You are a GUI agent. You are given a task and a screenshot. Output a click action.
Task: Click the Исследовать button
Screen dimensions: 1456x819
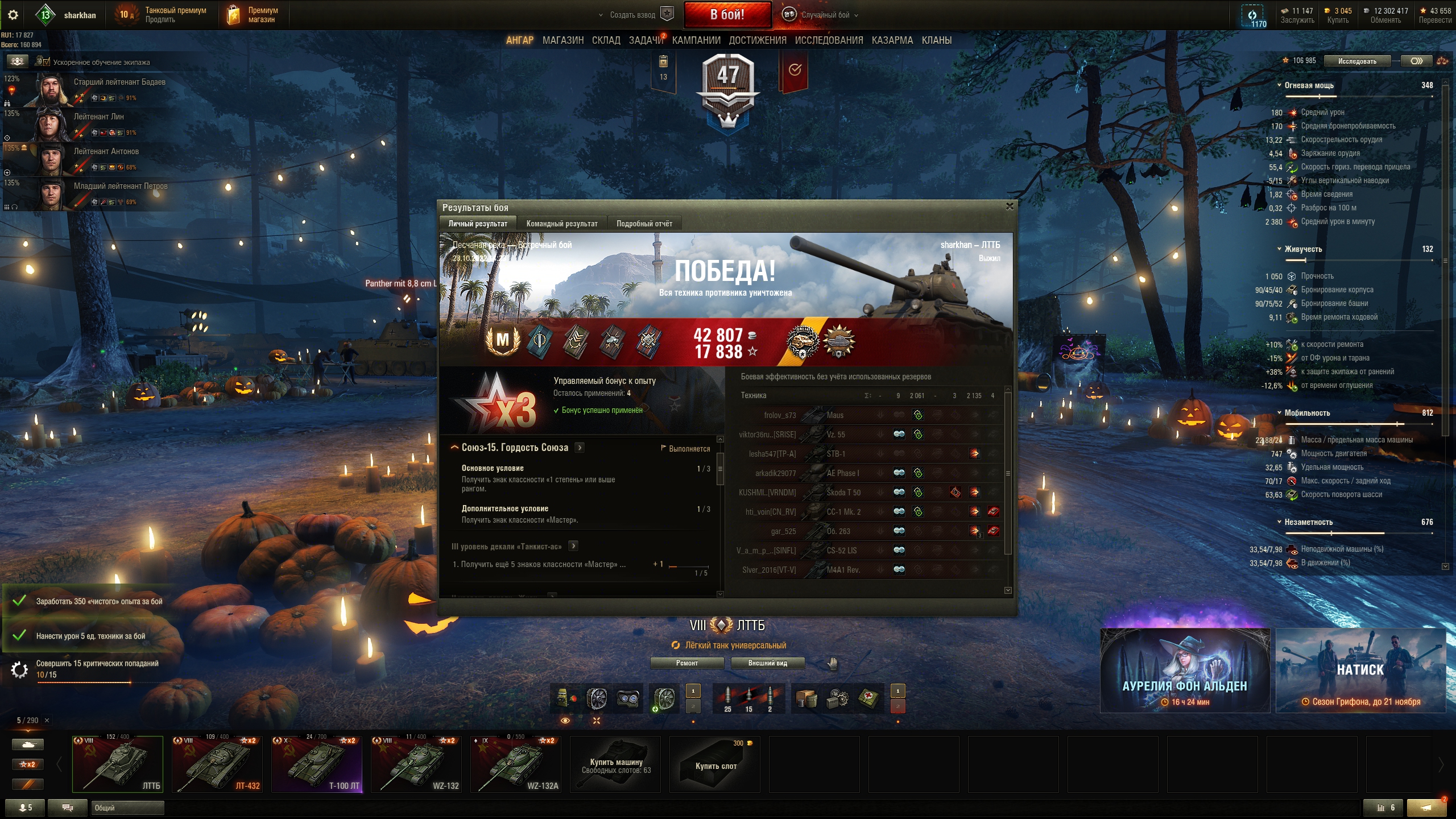click(1356, 61)
